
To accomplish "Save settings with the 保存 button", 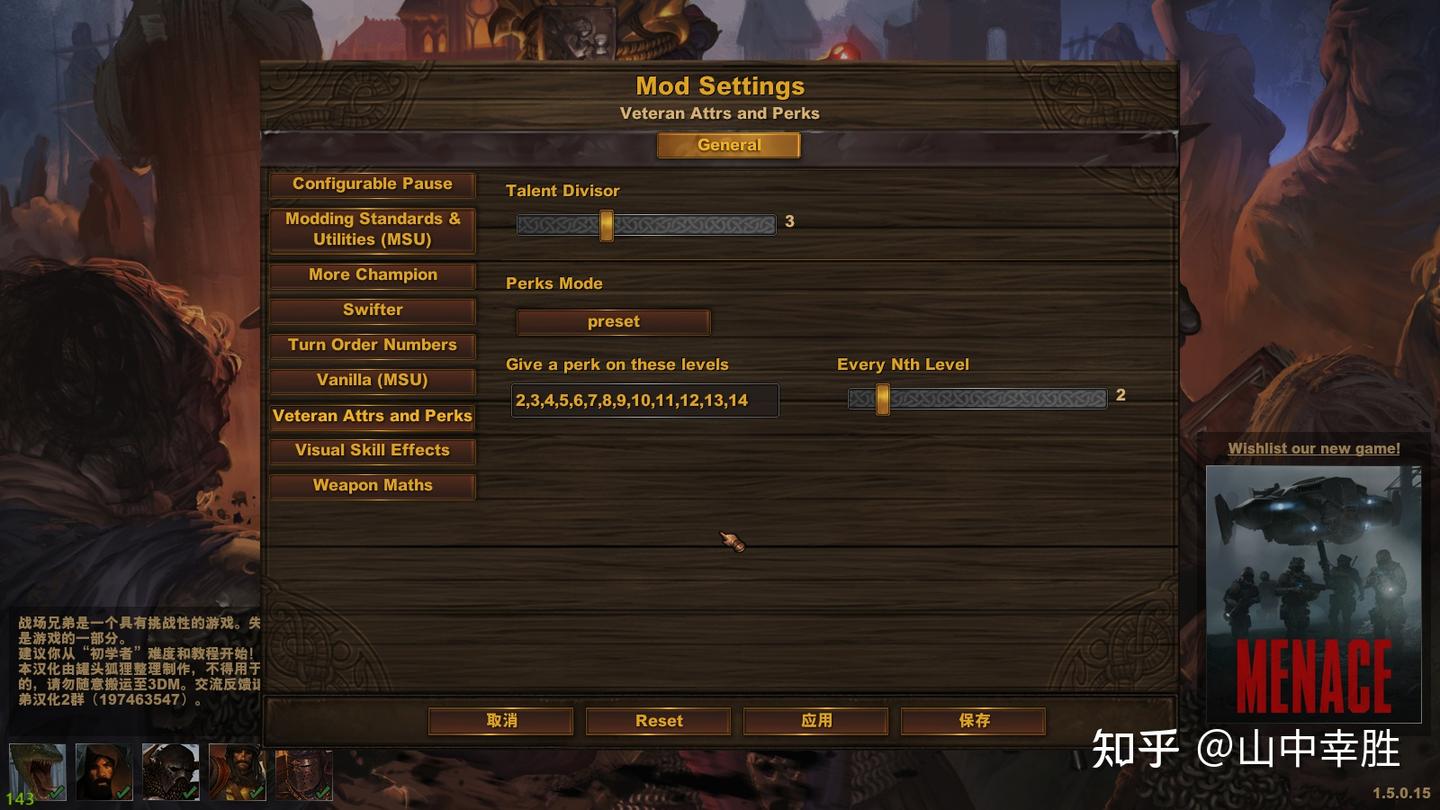I will [973, 720].
